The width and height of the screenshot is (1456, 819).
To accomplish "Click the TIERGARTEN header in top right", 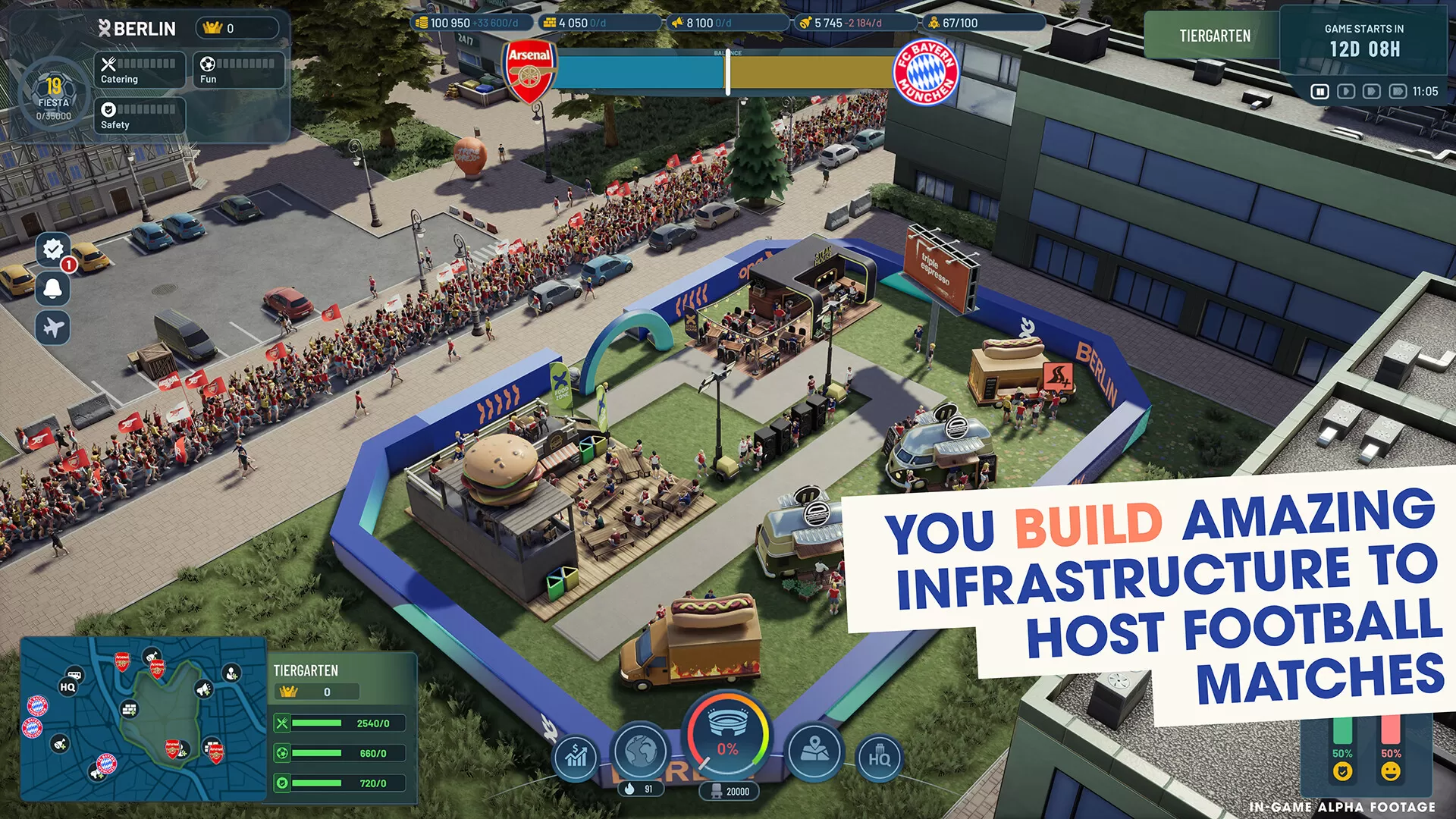I will click(1214, 35).
